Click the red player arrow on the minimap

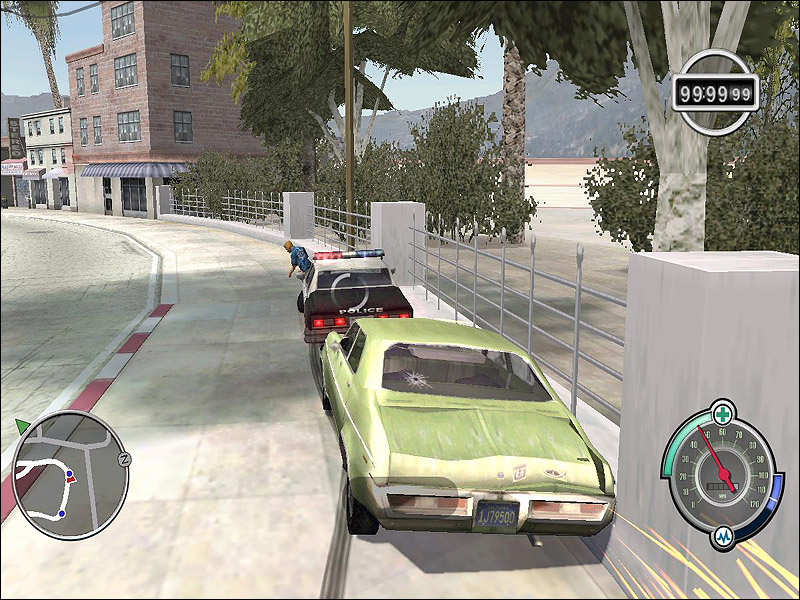coord(71,478)
